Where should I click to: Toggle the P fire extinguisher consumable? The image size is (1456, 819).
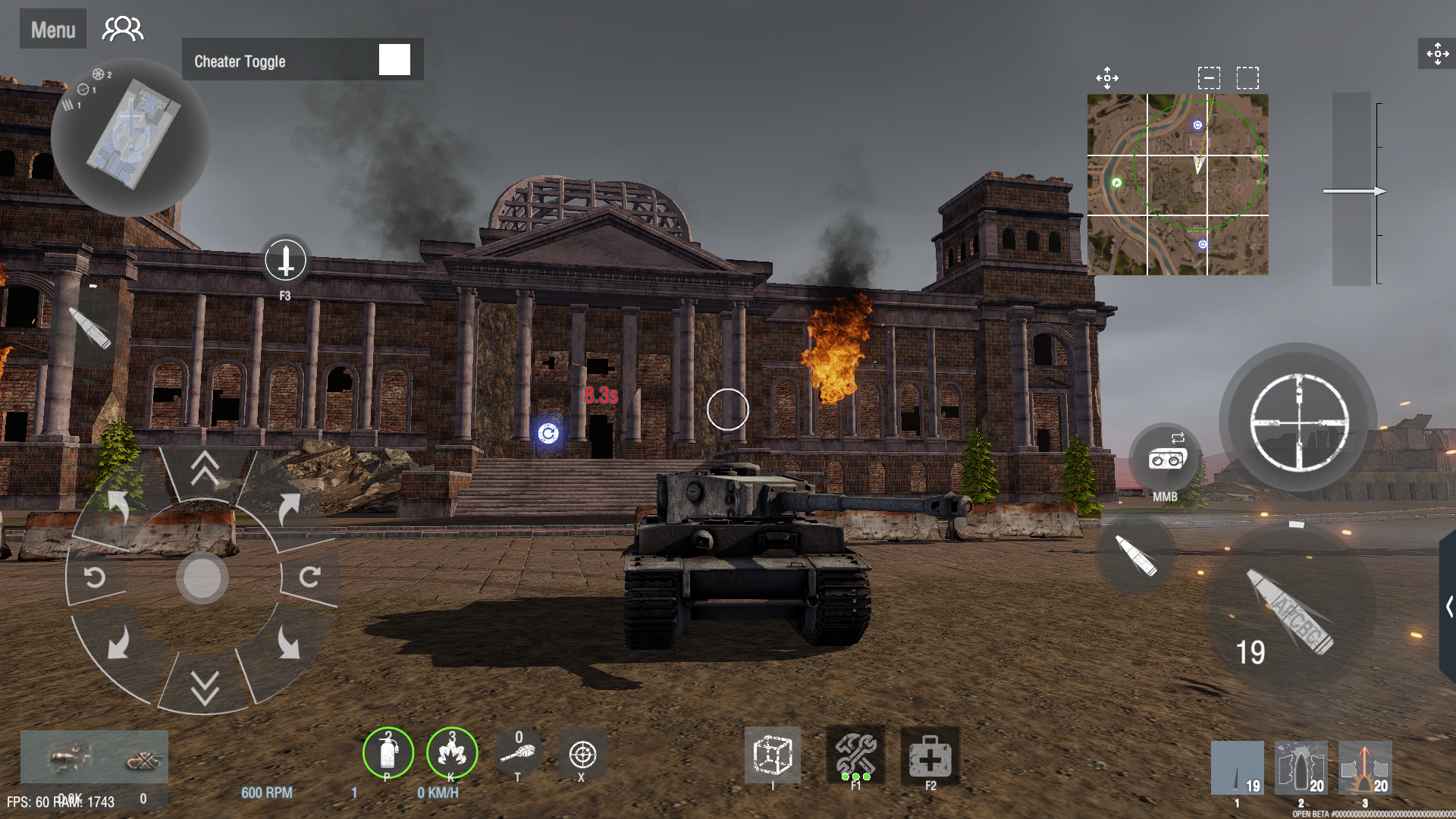coord(388,753)
